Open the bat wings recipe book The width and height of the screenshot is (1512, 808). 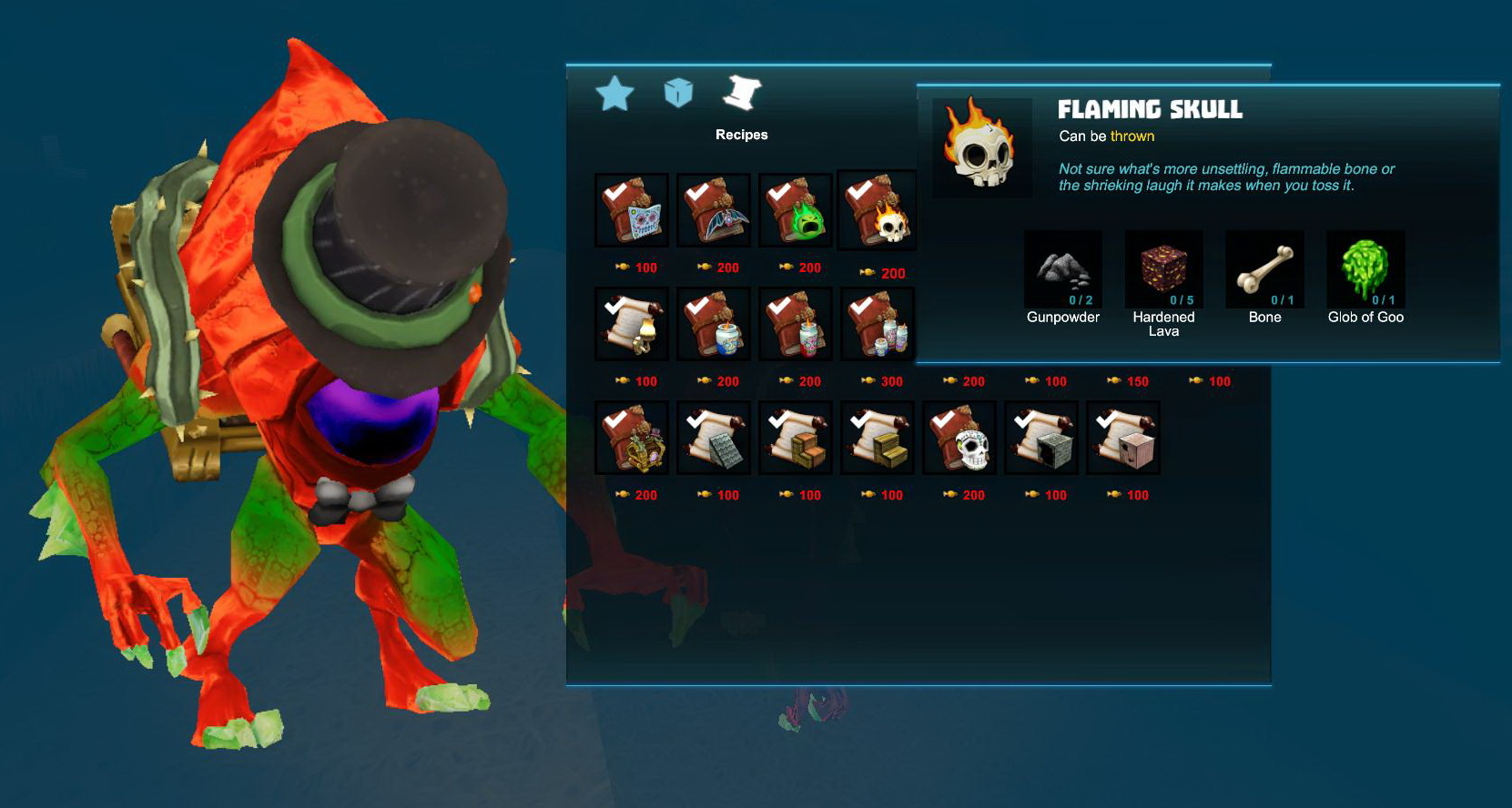click(x=713, y=211)
